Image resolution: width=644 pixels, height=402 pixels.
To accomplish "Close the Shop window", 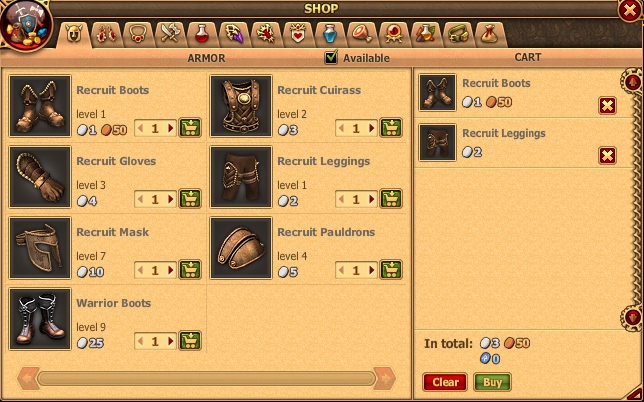I will 630,11.
